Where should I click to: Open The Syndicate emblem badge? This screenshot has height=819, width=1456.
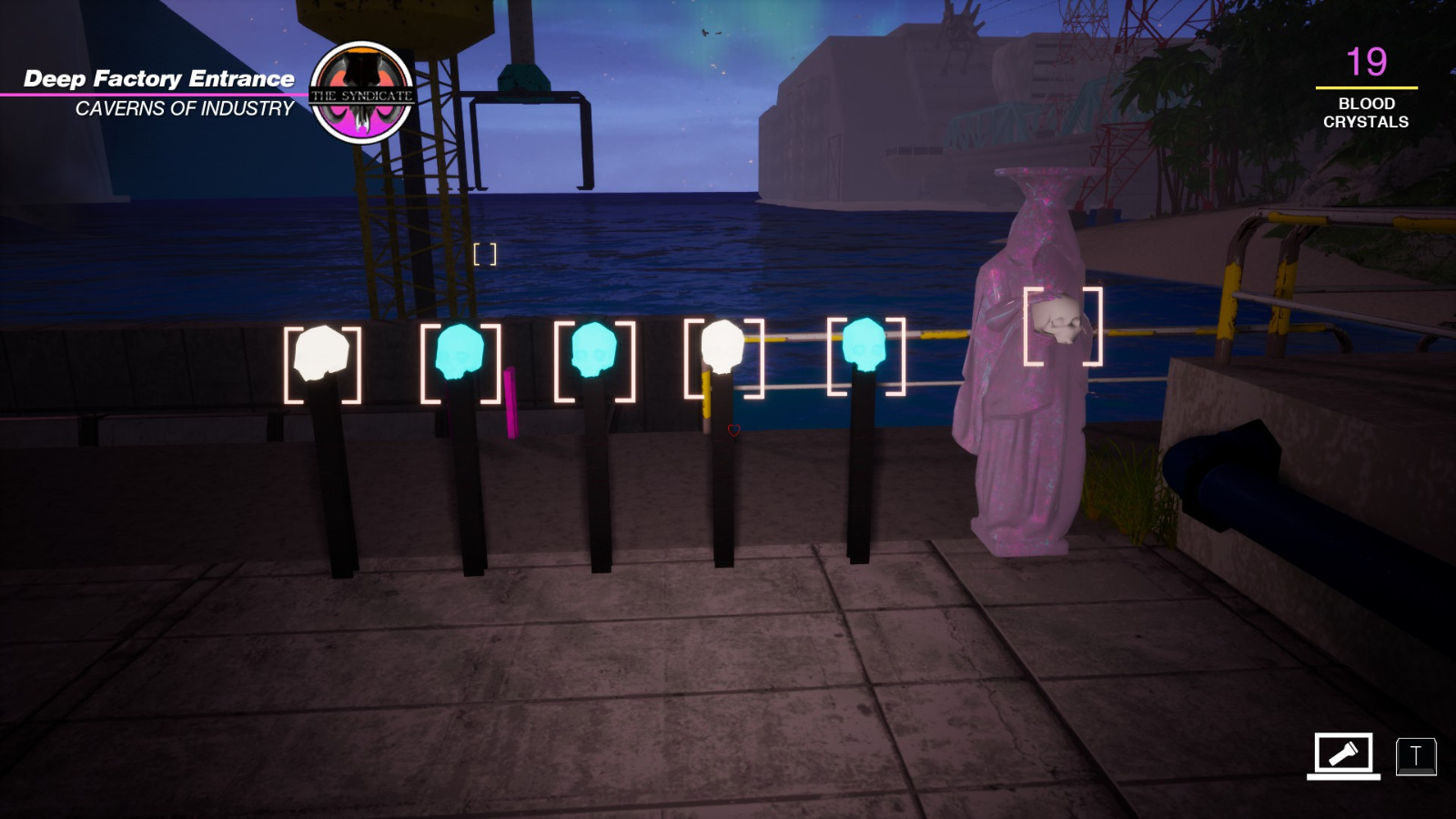click(x=361, y=89)
